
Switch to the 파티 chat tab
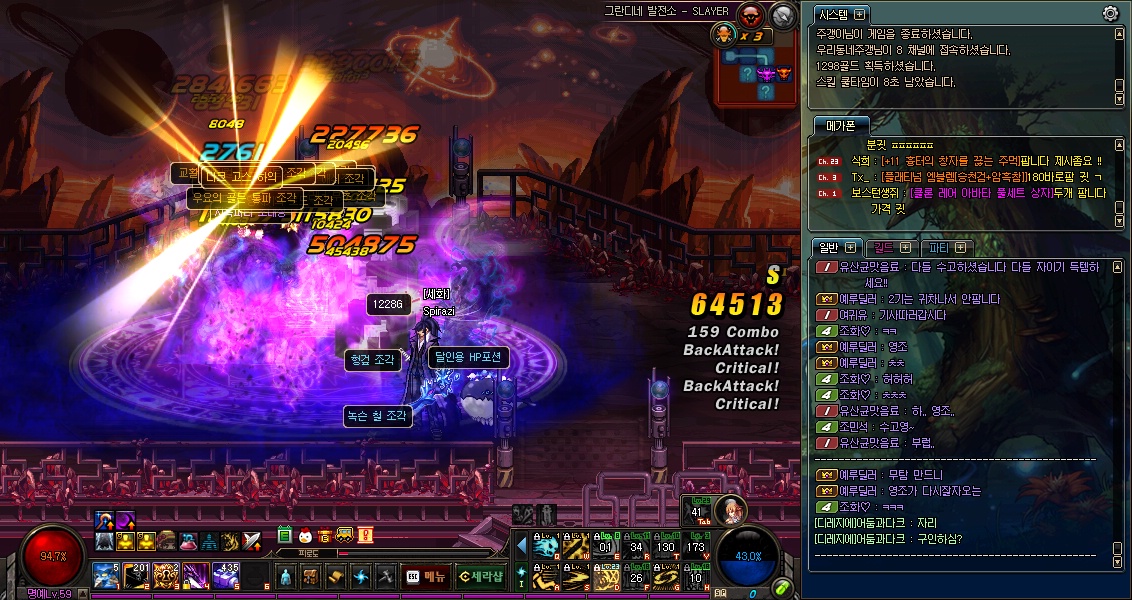point(947,247)
